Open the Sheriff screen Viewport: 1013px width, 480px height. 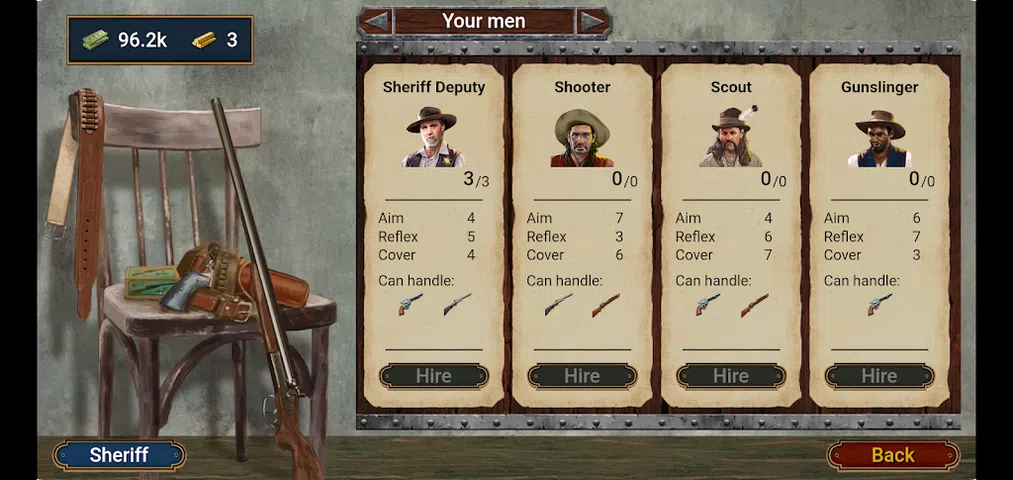pyautogui.click(x=119, y=455)
